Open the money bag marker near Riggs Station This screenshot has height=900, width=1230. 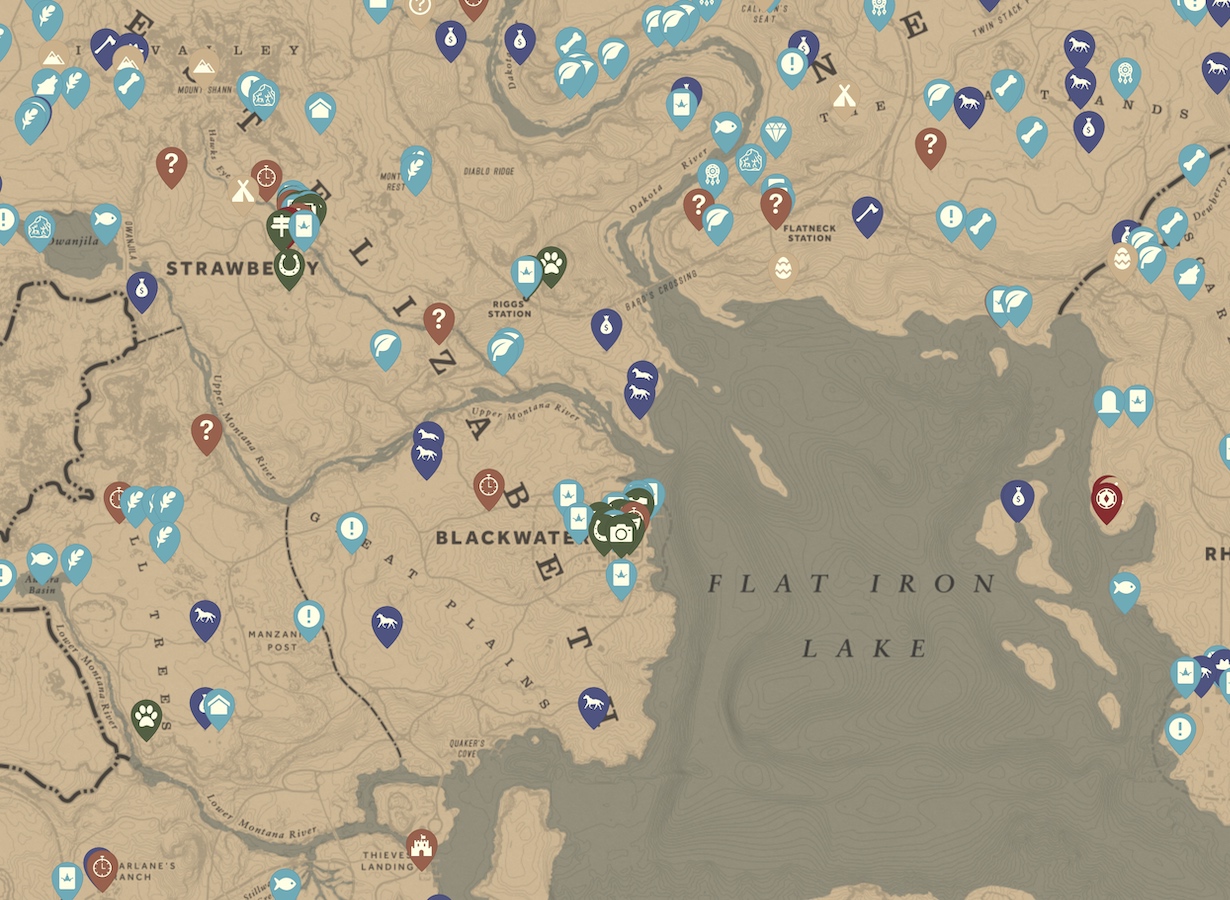[x=606, y=325]
